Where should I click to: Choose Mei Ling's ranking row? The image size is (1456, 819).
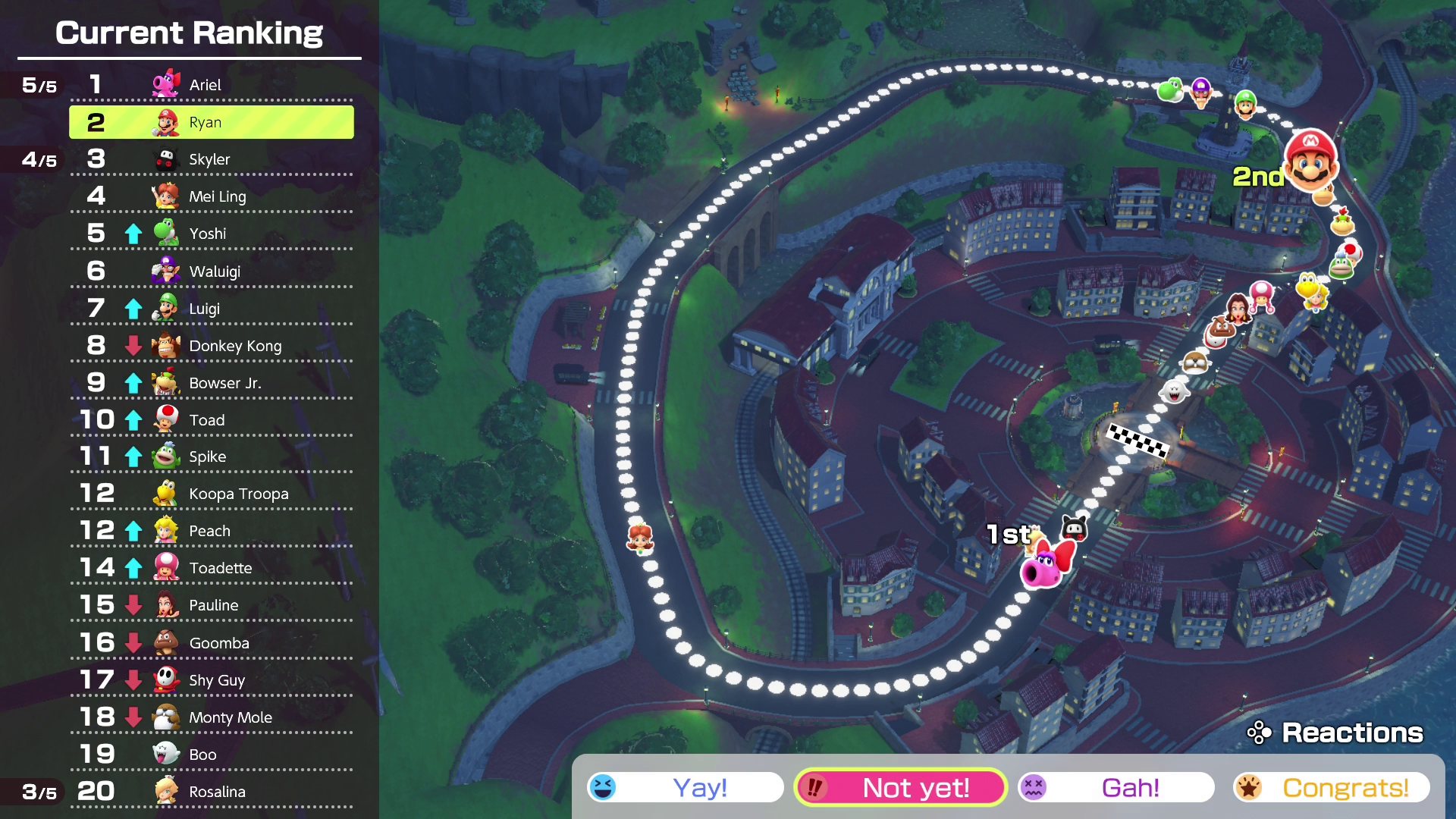click(x=212, y=196)
